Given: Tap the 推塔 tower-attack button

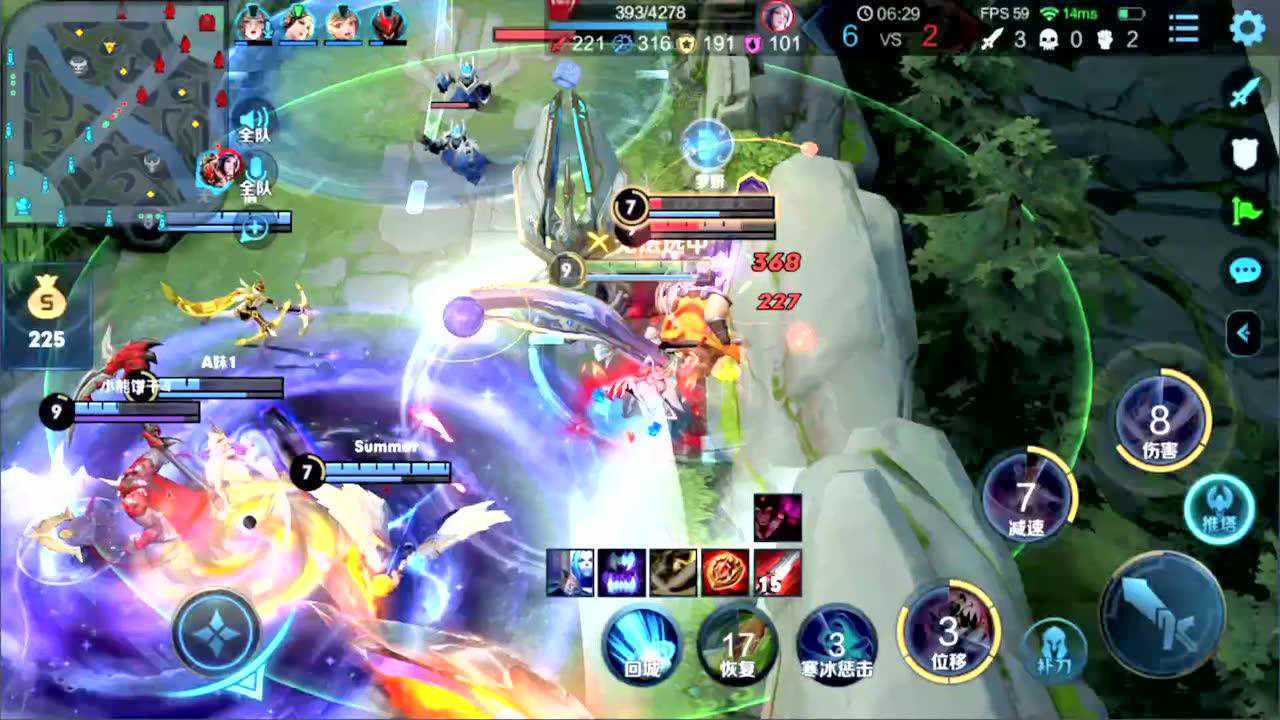Looking at the screenshot, I should point(1219,510).
